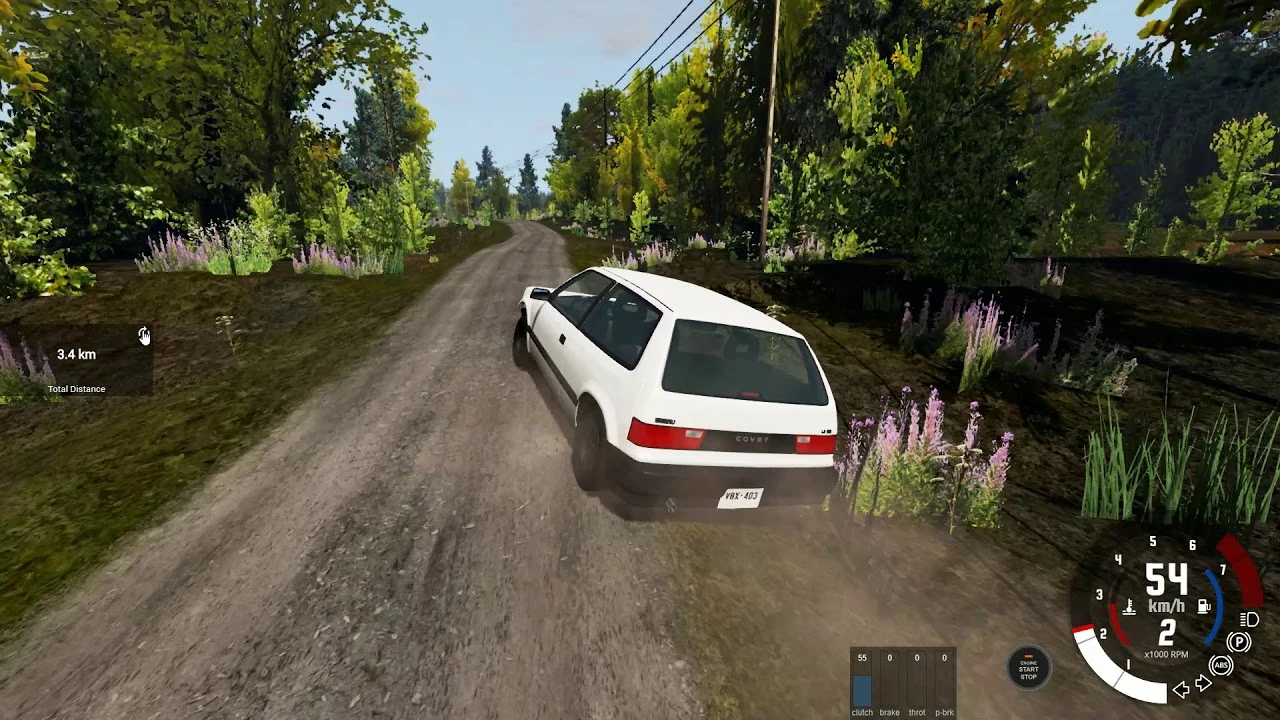Click the 3.4 km Total Distance readout
Viewport: 1280px width, 720px height.
pos(76,354)
